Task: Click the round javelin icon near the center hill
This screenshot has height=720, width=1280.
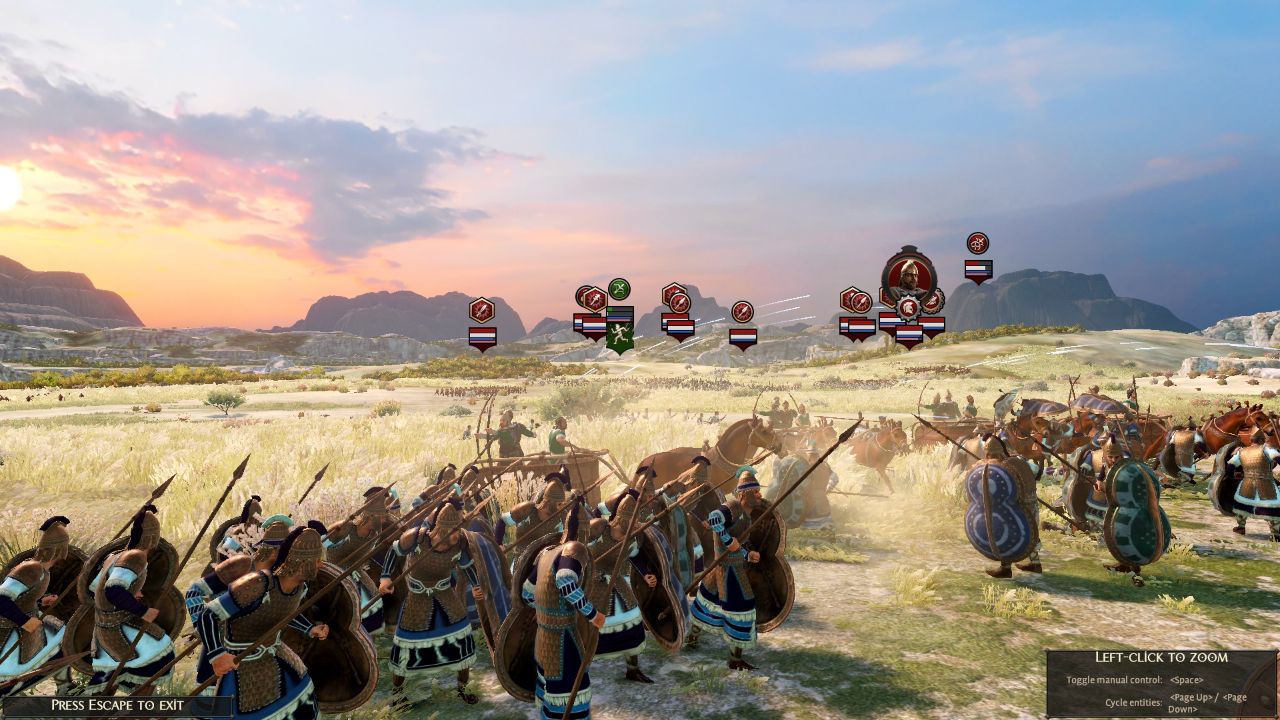Action: click(743, 311)
